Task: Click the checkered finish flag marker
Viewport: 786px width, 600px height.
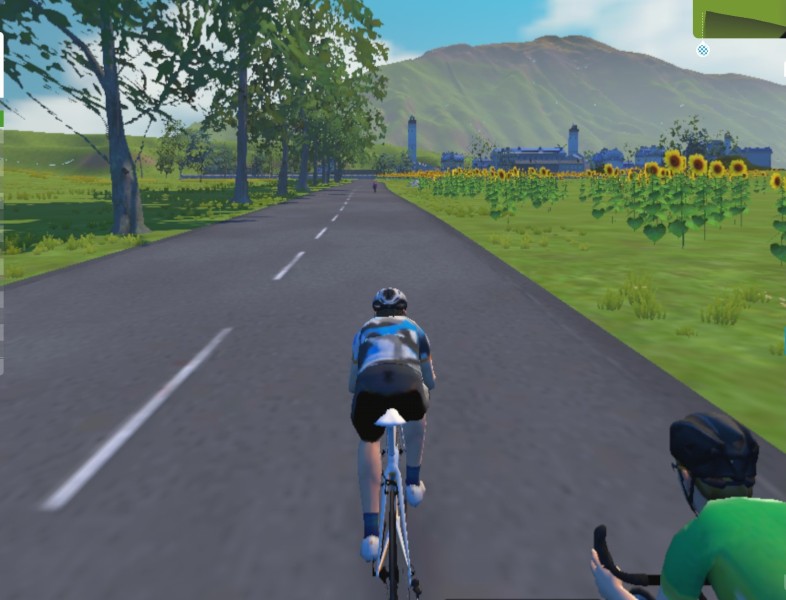Action: pos(703,49)
